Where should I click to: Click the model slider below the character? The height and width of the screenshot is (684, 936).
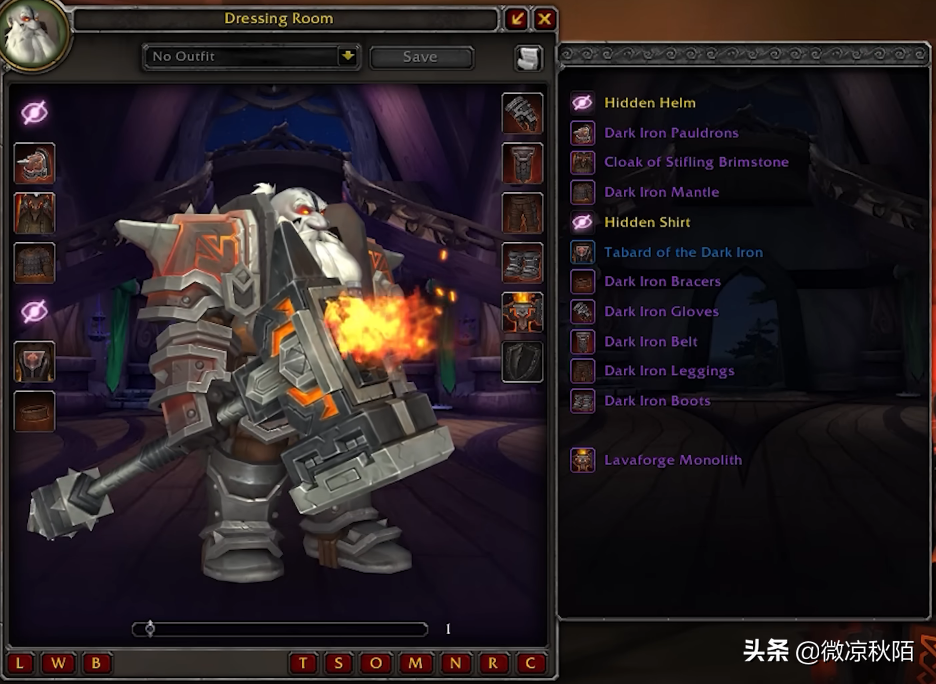coord(280,629)
